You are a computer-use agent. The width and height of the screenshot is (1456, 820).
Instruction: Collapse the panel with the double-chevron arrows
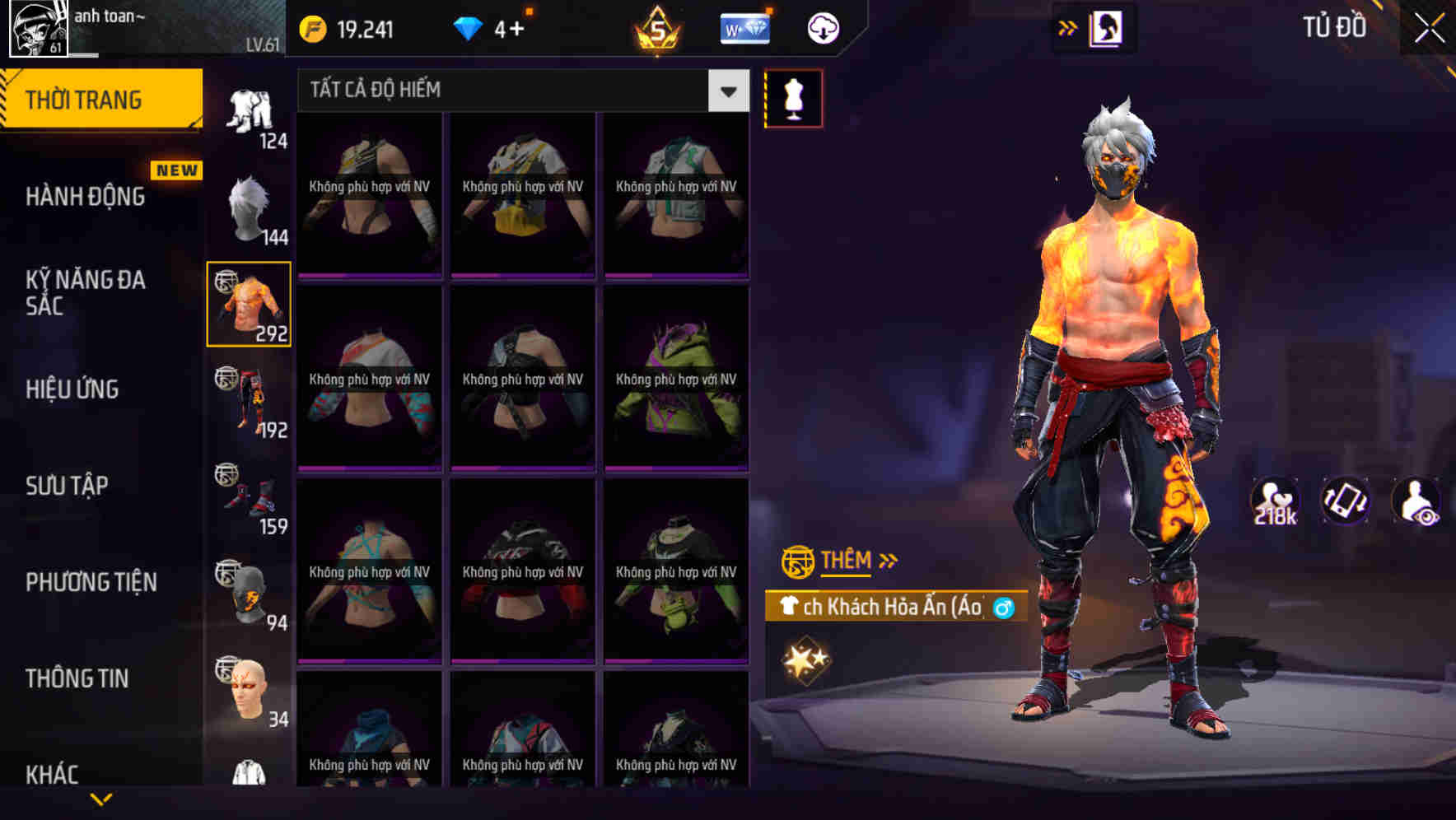[1069, 27]
